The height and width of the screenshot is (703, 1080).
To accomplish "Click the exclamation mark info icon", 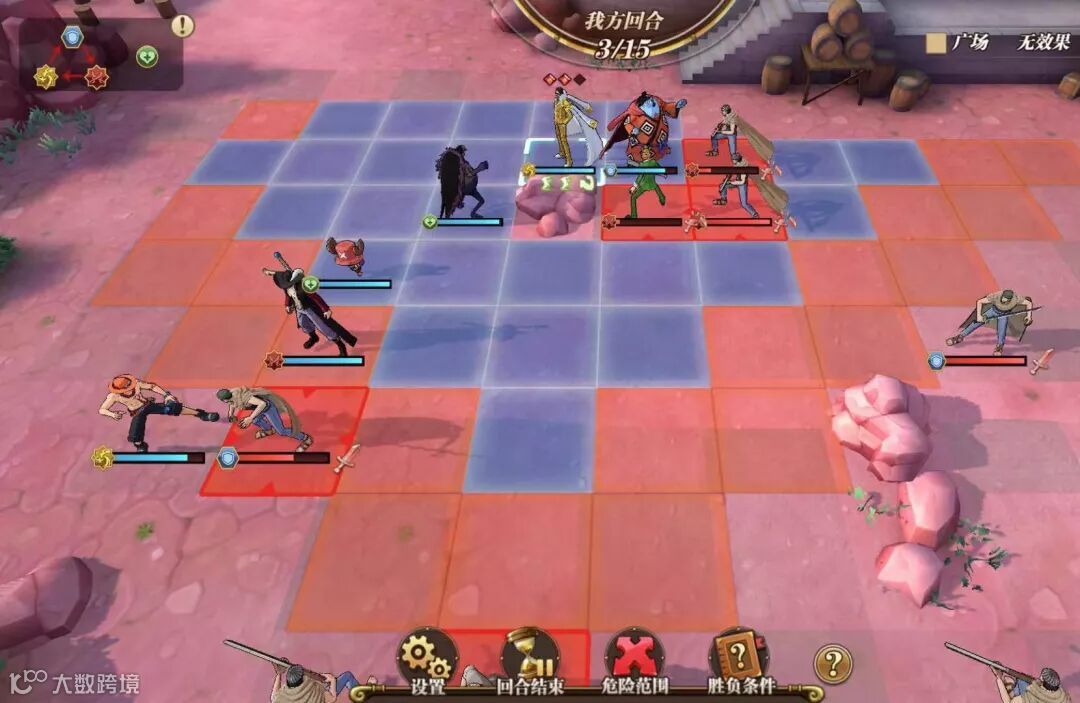I will [182, 26].
